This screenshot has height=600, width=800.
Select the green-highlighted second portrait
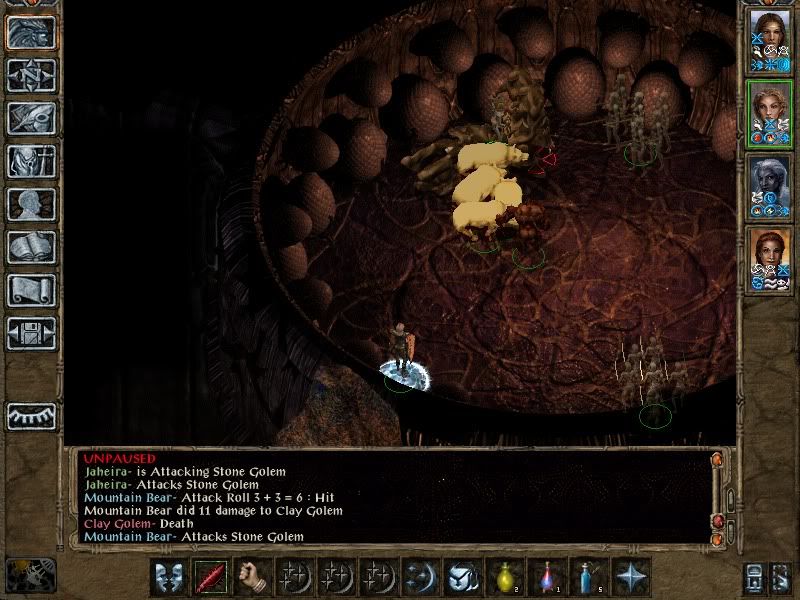(769, 113)
